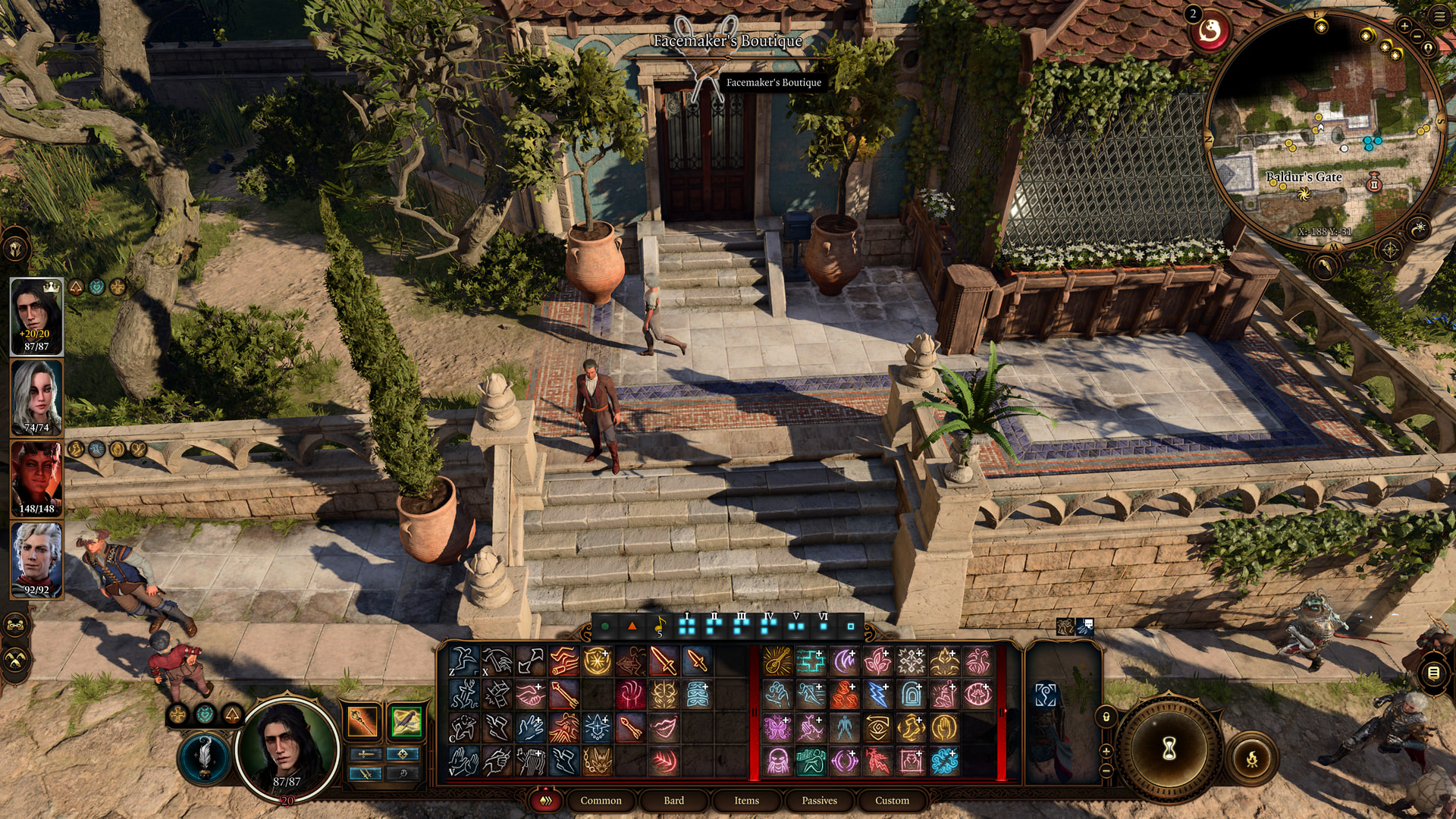This screenshot has height=819, width=1456.
Task: Select the pink butterfly spell icon
Action: [777, 727]
